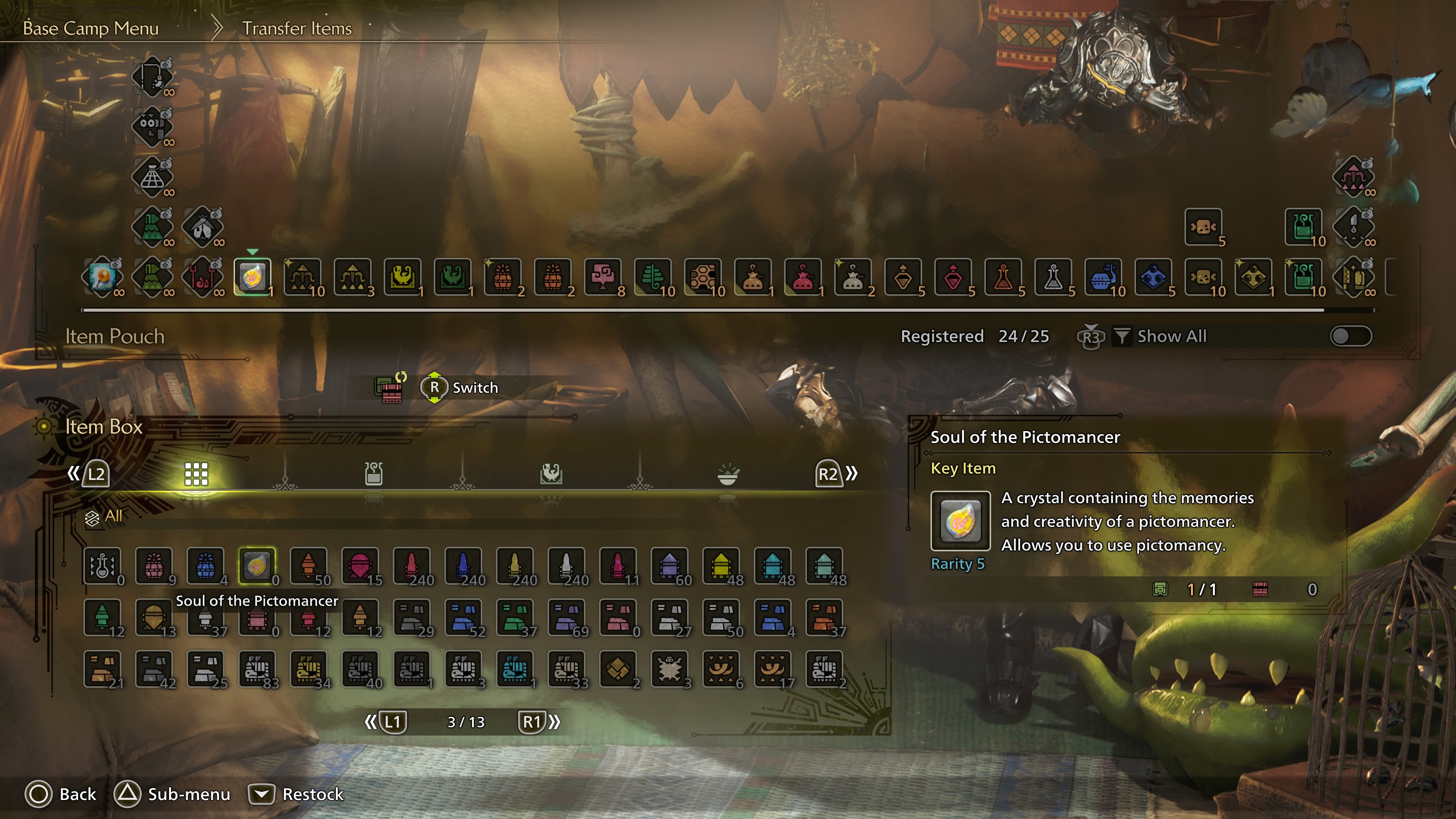This screenshot has height=819, width=1456.
Task: Select the yellow monster skull material
Action: (309, 668)
